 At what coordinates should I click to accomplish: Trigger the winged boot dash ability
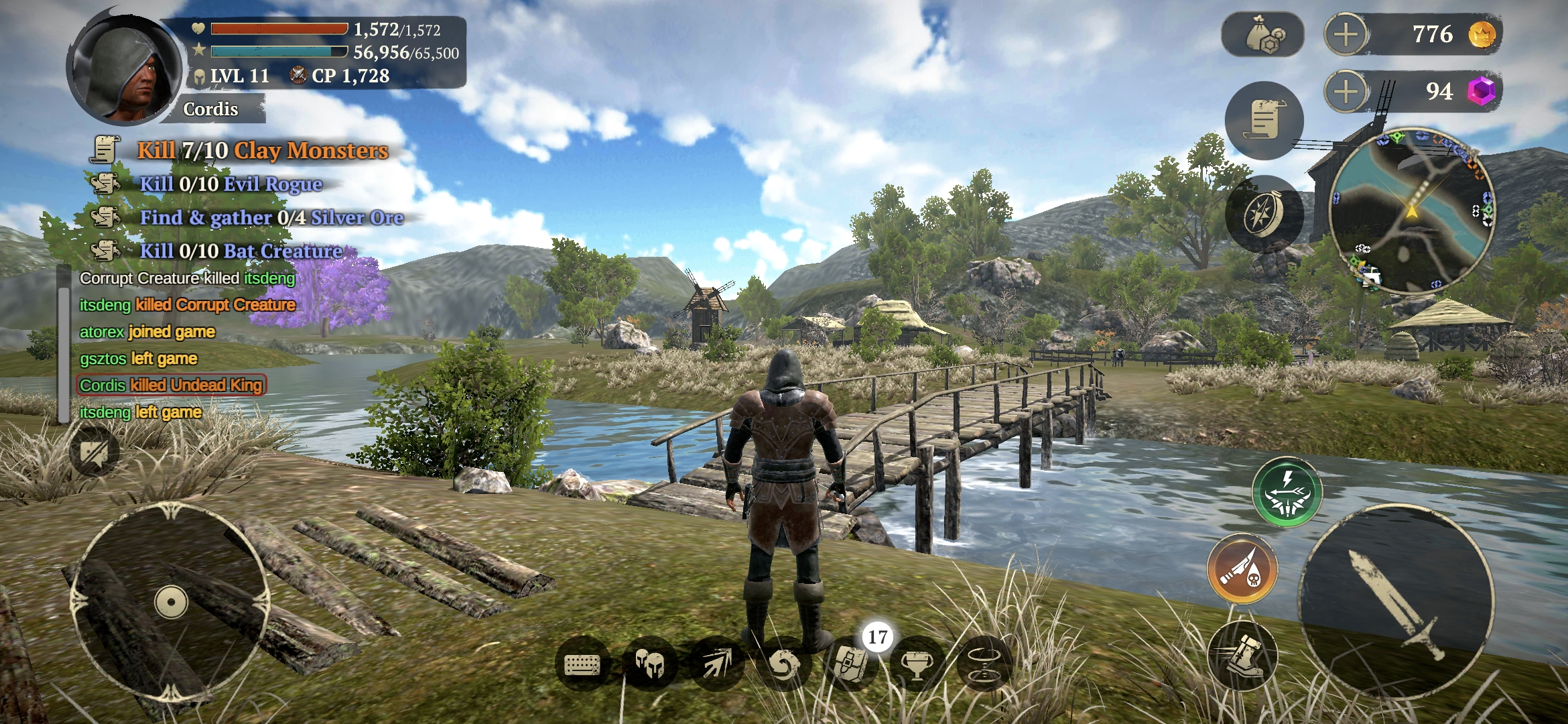coord(1242,655)
